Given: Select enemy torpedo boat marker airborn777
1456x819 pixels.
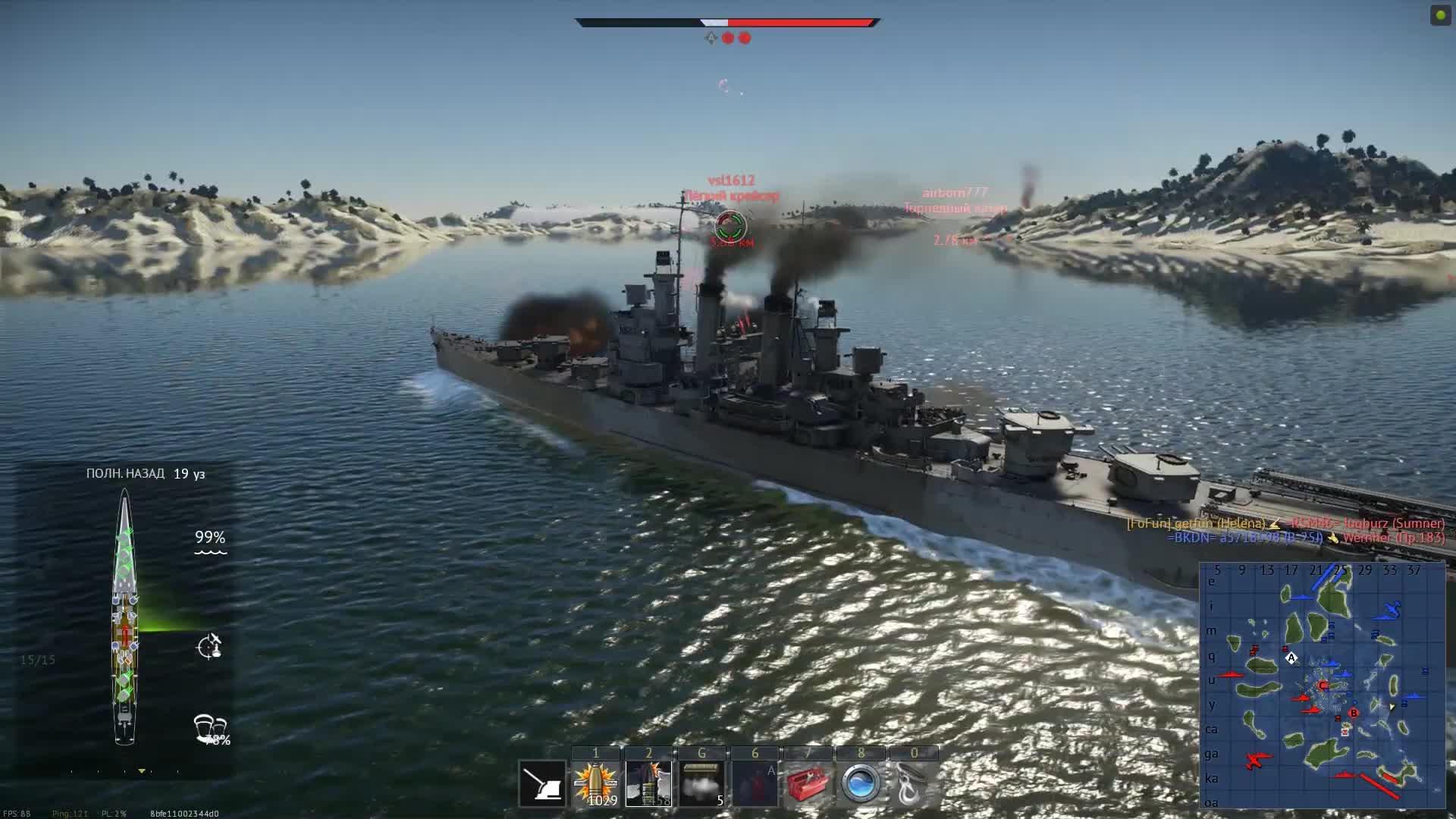Looking at the screenshot, I should [x=955, y=201].
